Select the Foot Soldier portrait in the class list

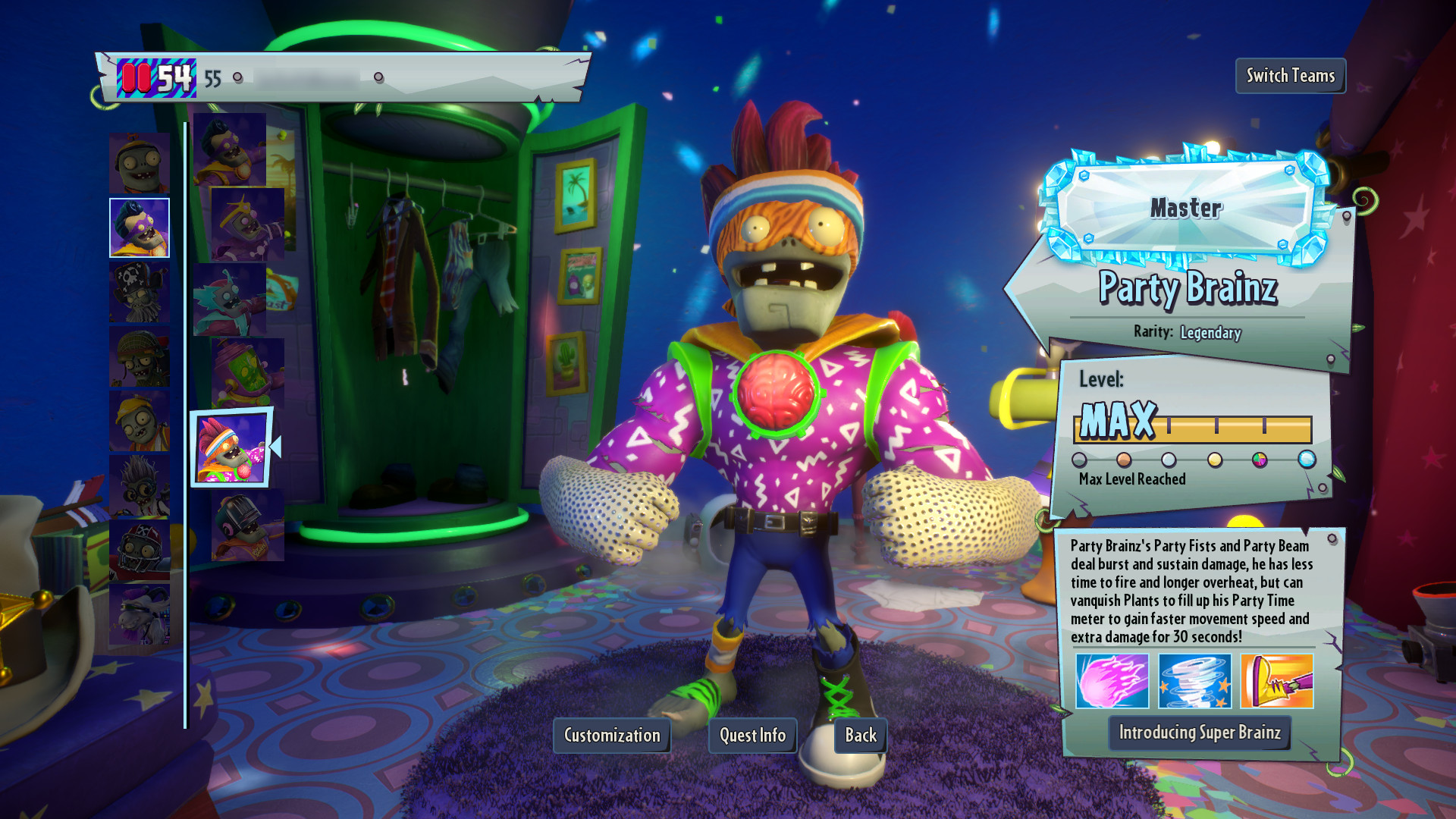coord(140,356)
